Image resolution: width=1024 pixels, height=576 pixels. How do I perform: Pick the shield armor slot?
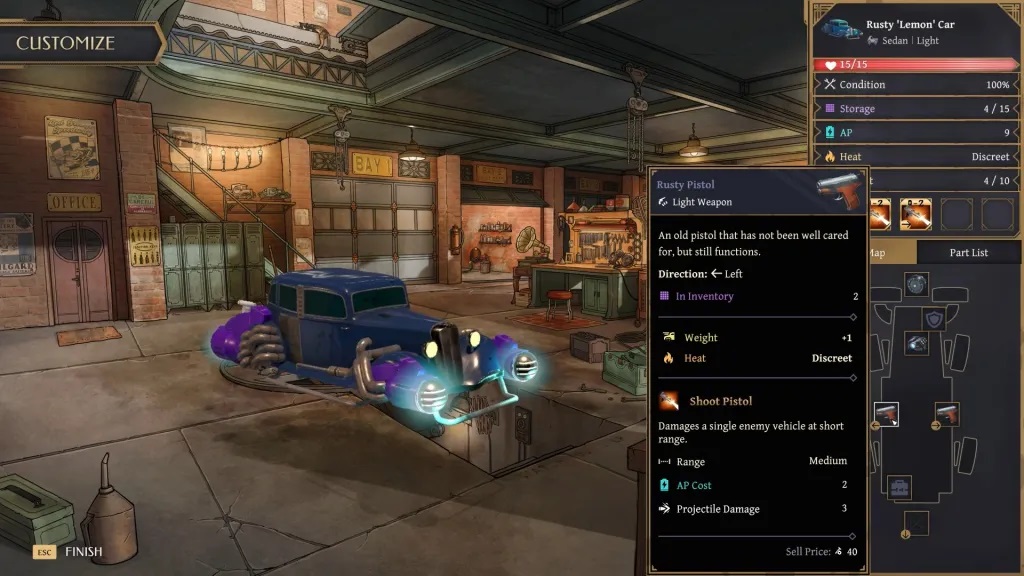(934, 318)
